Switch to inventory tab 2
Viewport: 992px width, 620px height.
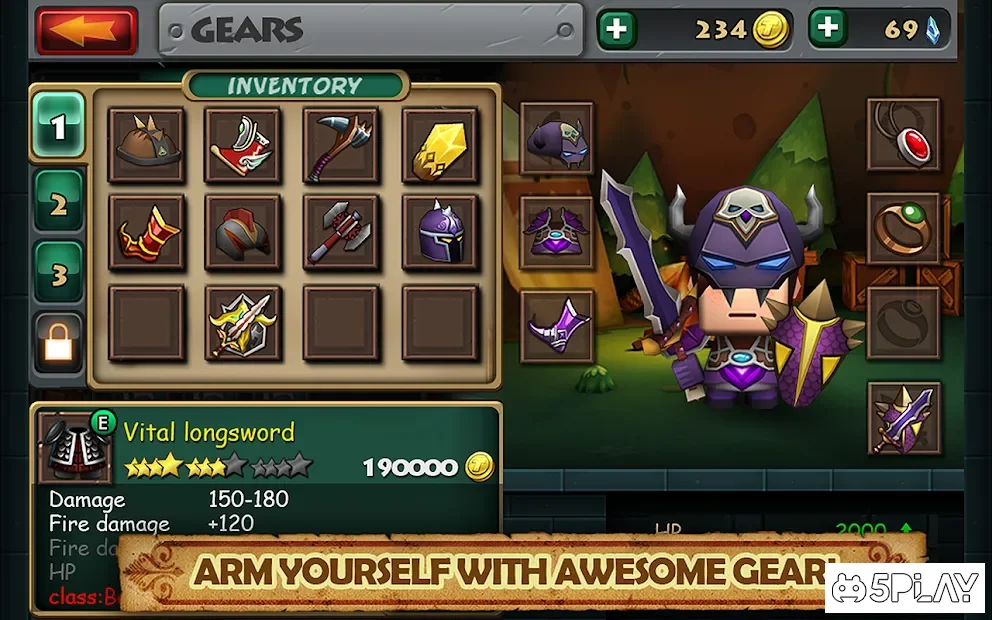(x=58, y=206)
